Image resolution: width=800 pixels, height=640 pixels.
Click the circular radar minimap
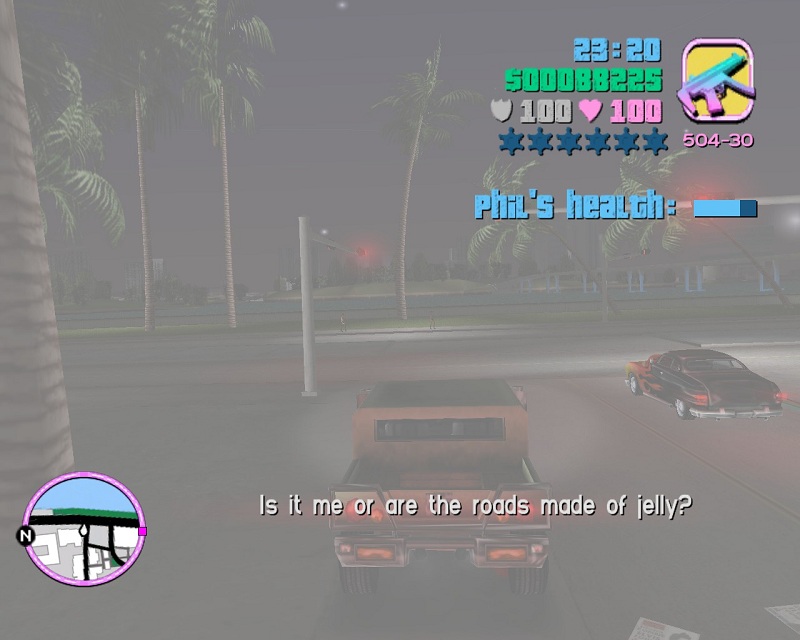[x=84, y=529]
